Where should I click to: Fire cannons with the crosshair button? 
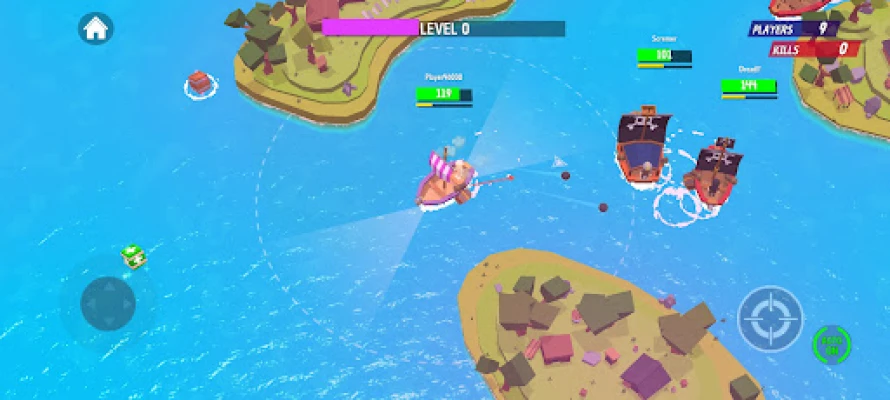click(770, 319)
